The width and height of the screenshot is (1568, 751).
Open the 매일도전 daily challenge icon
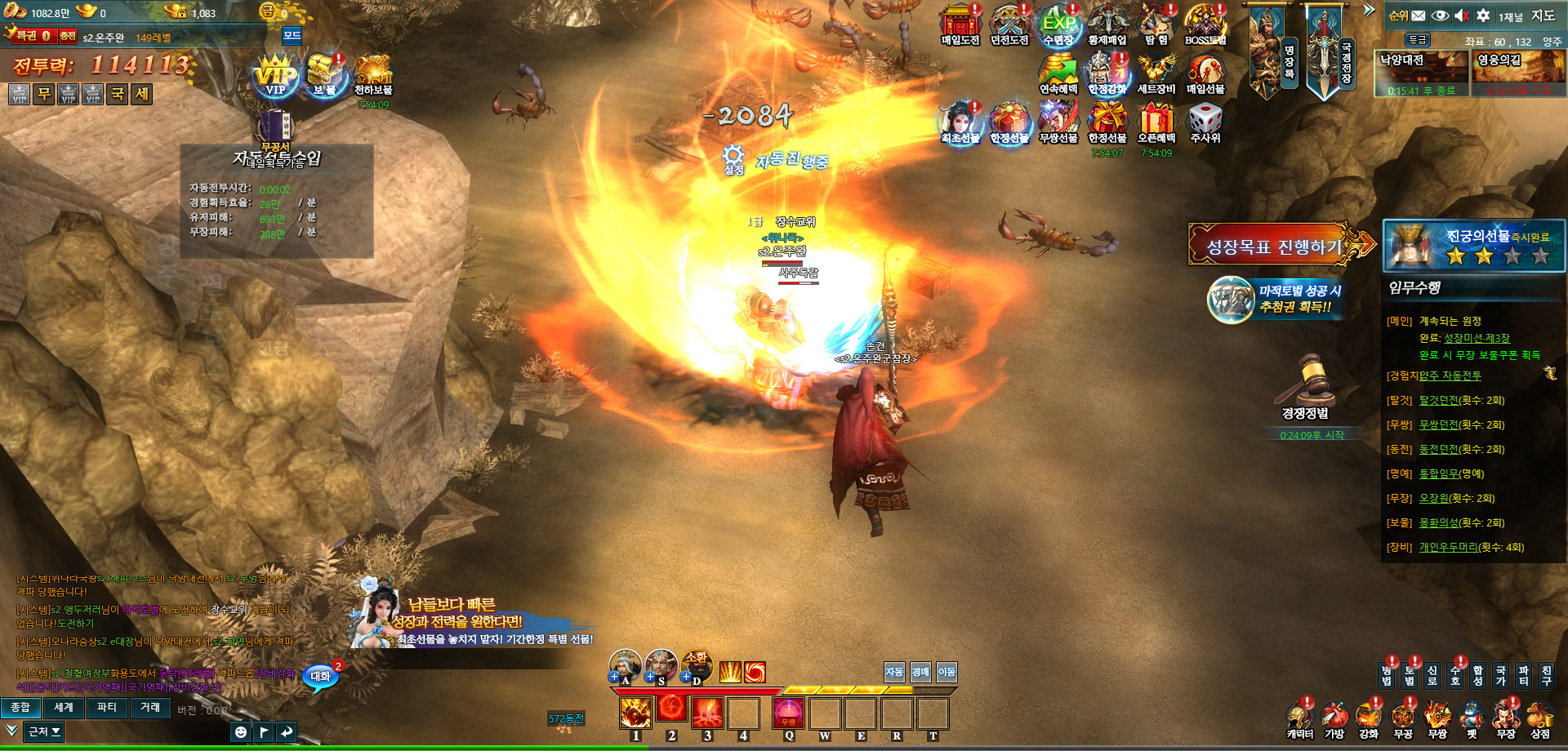point(960,24)
